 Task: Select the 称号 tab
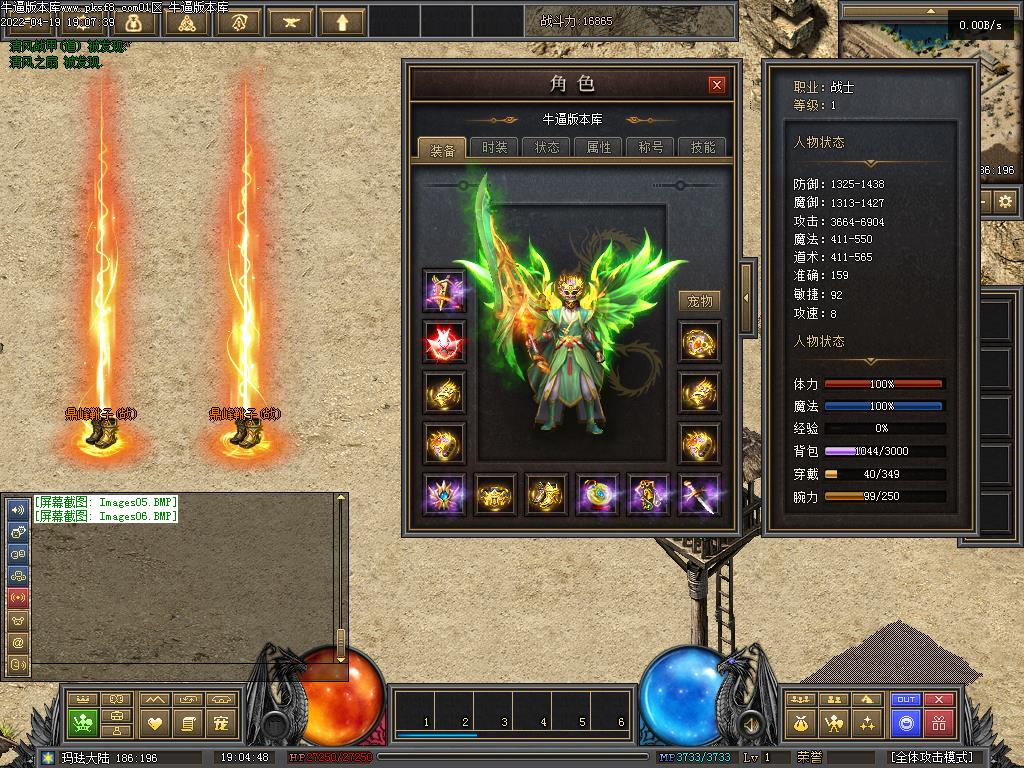tap(651, 147)
